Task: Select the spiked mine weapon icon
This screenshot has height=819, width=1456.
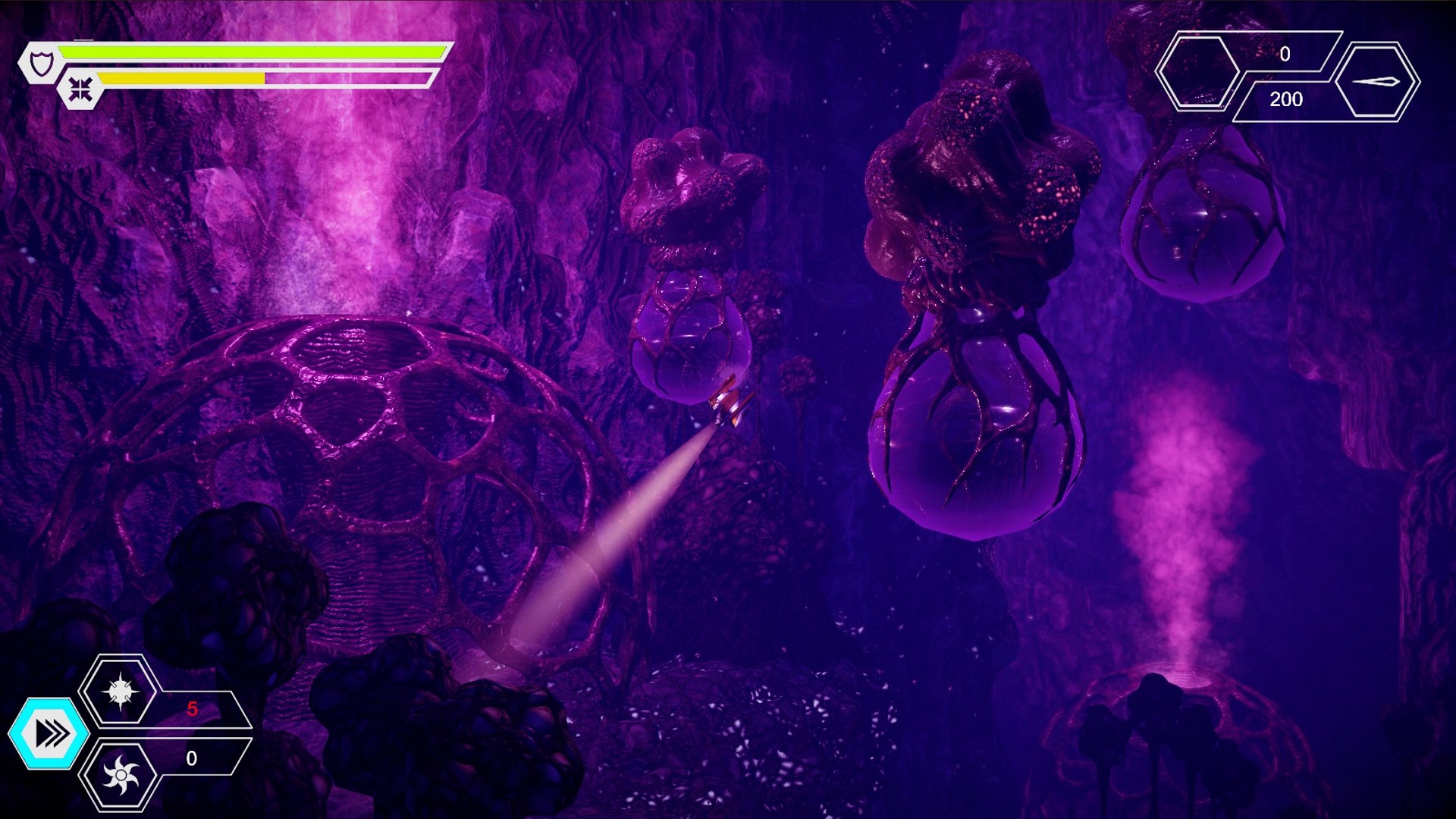Action: click(x=120, y=692)
